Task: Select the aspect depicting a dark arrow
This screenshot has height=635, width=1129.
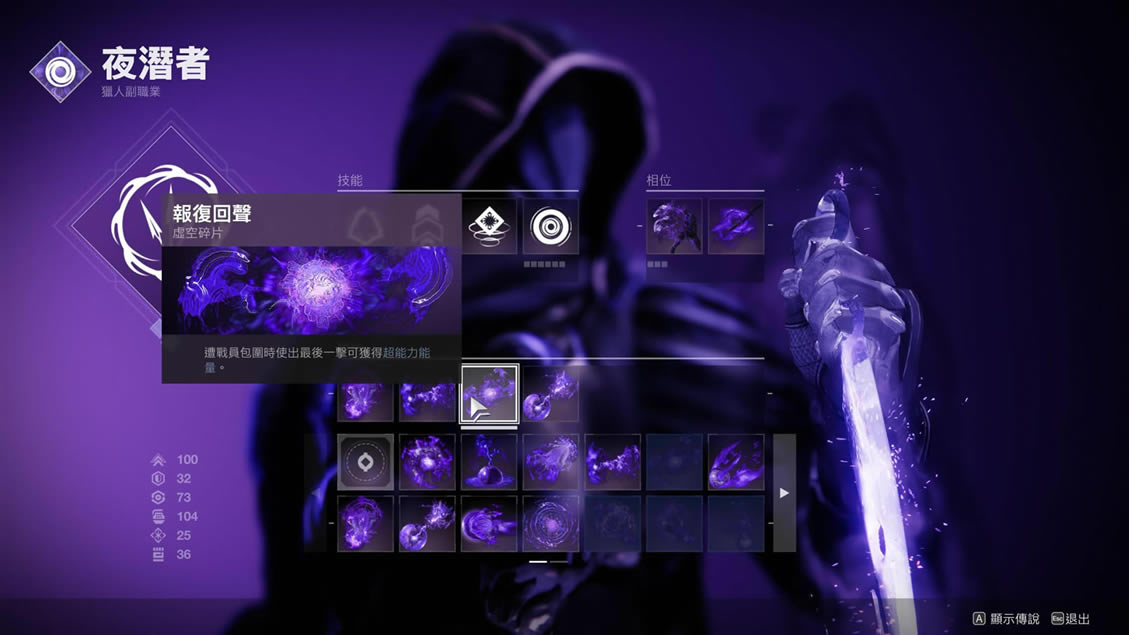Action: pyautogui.click(x=736, y=226)
